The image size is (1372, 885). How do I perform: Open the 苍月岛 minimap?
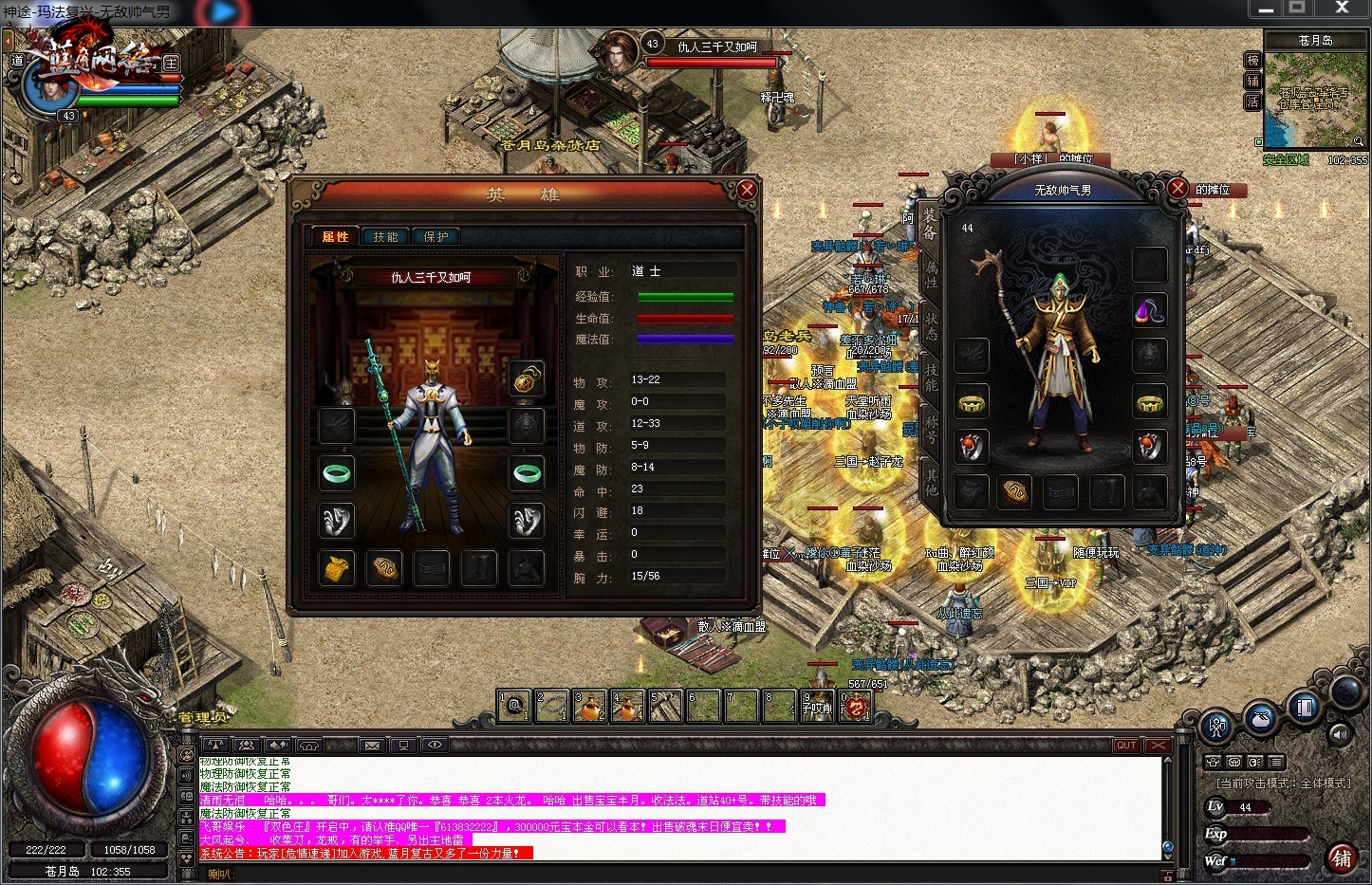click(x=1314, y=93)
